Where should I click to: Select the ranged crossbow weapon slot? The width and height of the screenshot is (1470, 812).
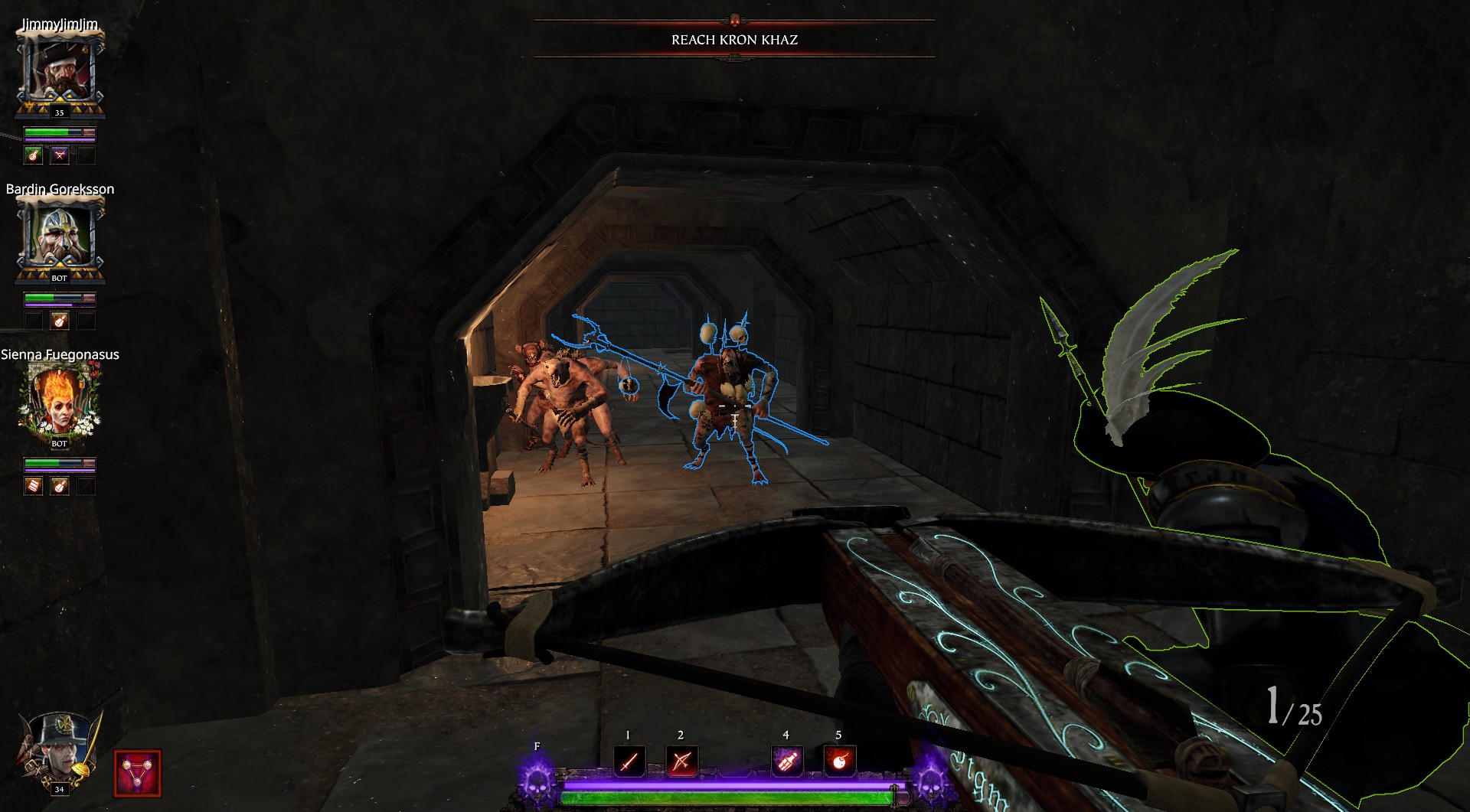(681, 761)
